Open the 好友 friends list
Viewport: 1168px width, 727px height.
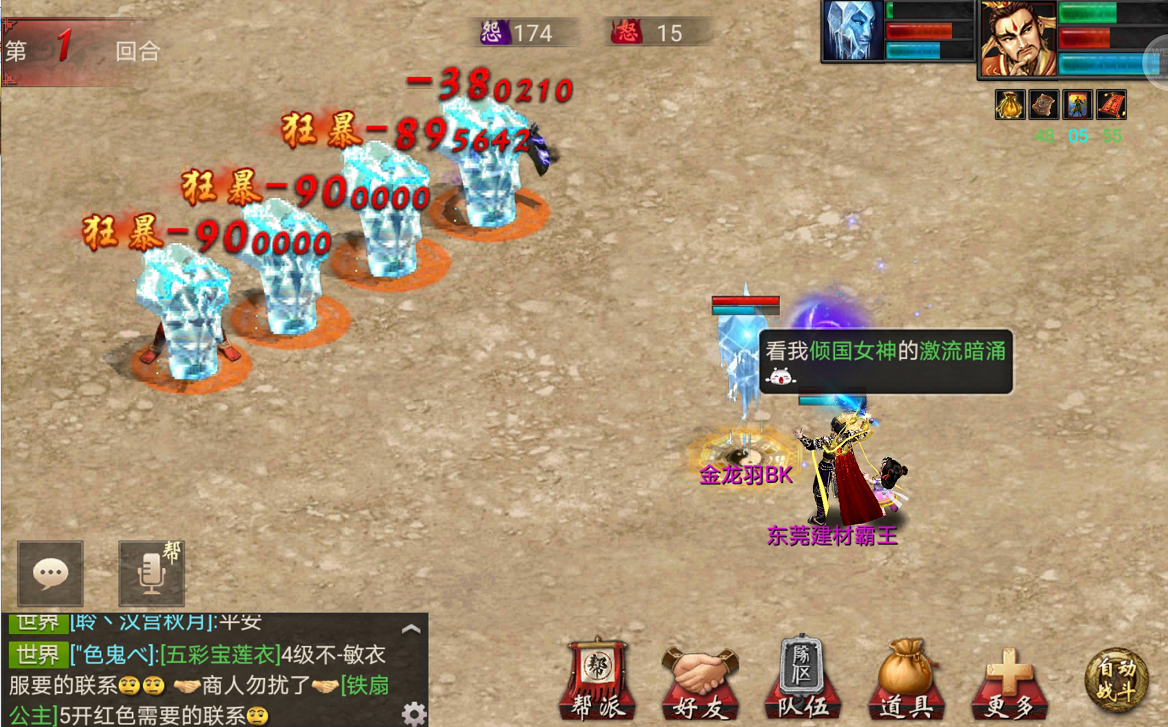pos(700,680)
